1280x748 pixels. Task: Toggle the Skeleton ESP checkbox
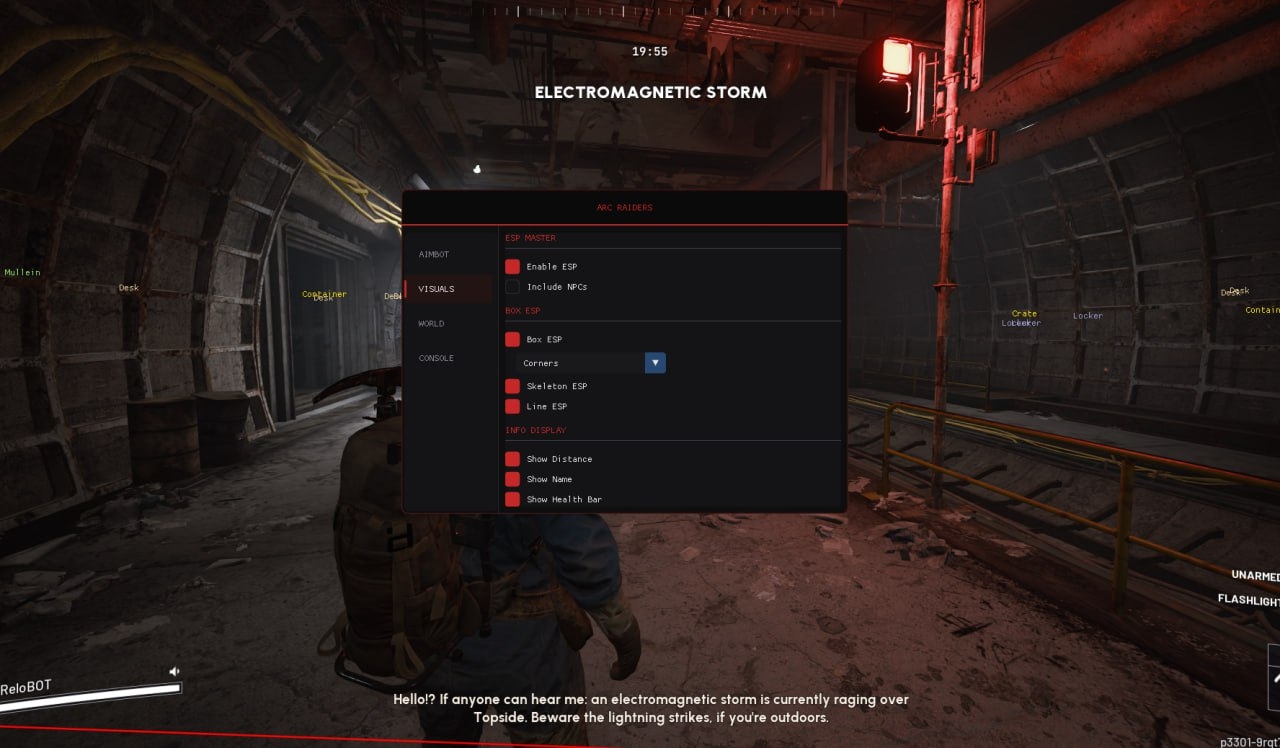(513, 386)
